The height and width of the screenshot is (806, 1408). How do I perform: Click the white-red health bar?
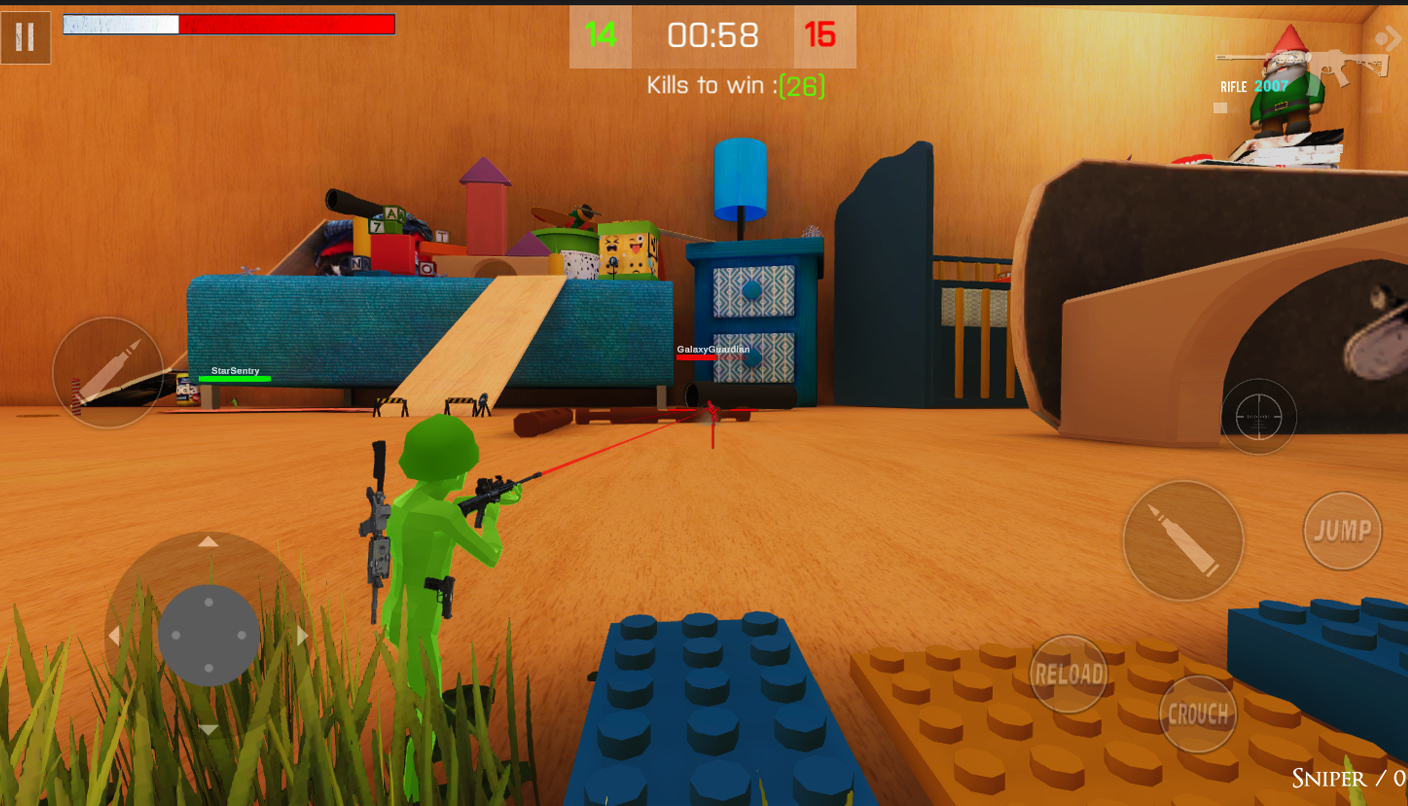click(x=230, y=24)
